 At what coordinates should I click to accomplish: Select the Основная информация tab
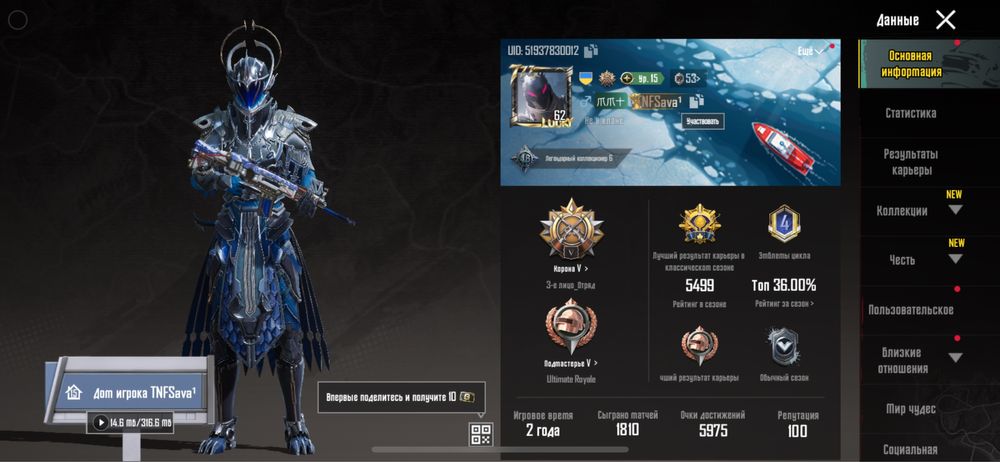(x=910, y=64)
